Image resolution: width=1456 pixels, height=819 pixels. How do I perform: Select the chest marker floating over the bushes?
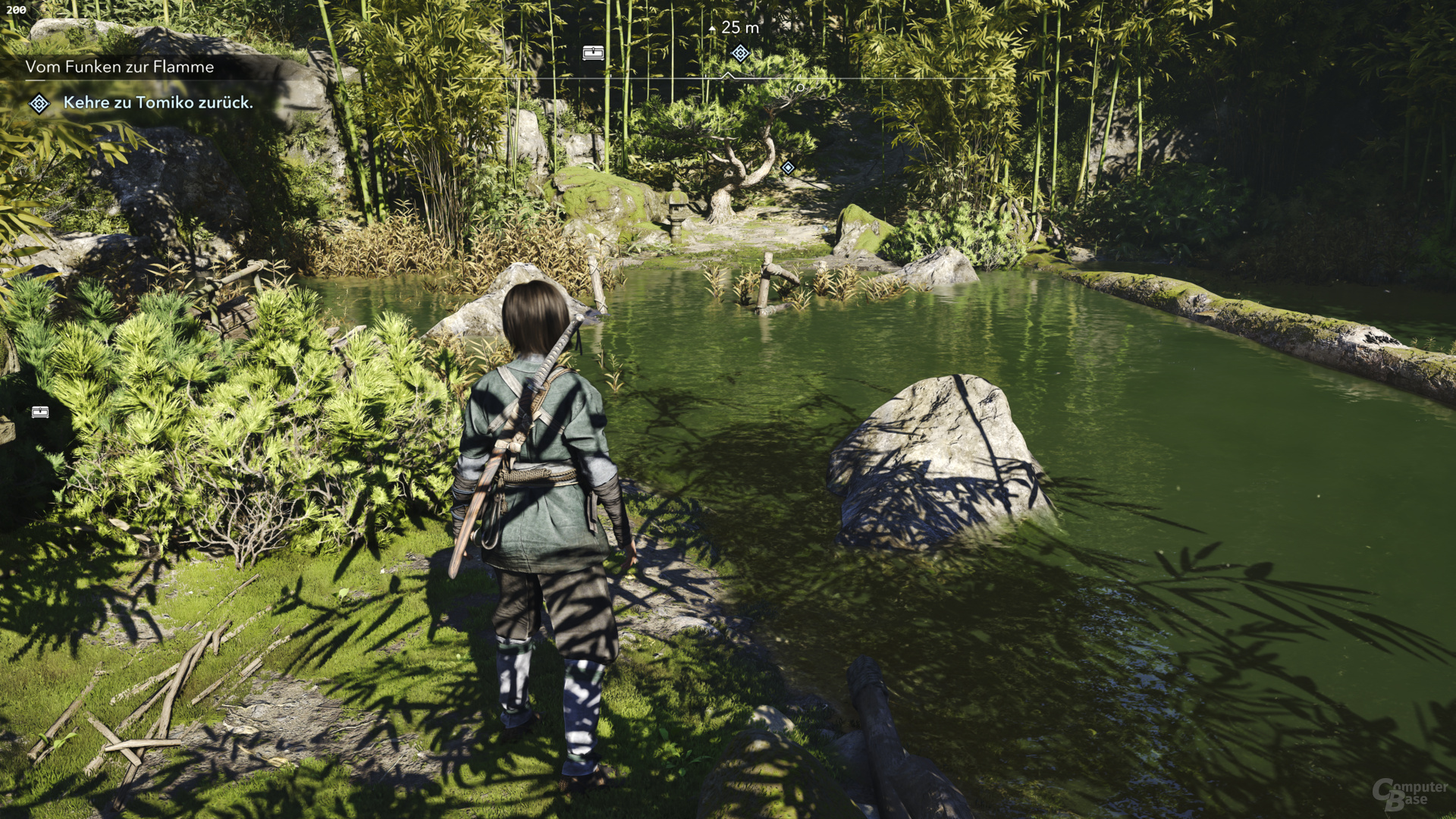coord(40,412)
